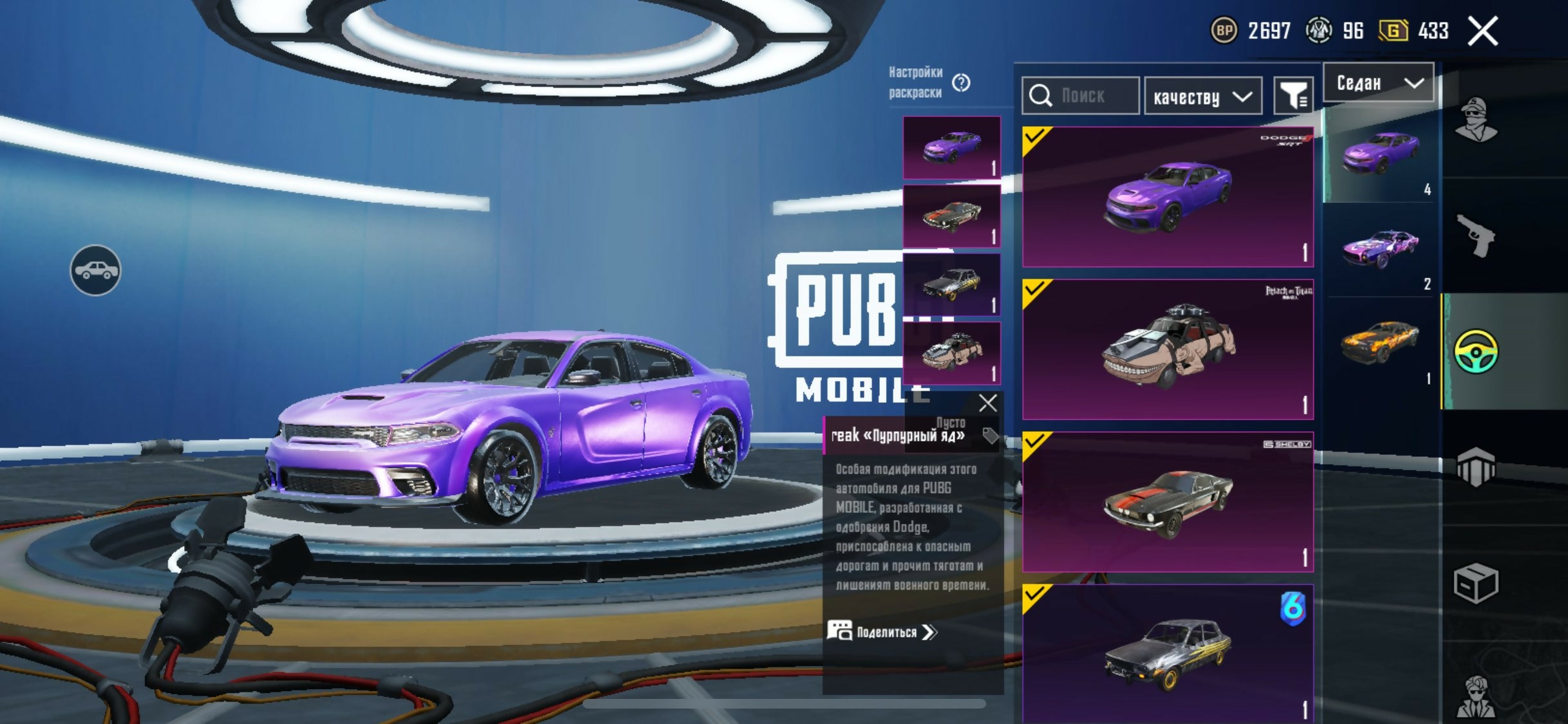1568x724 pixels.
Task: Click the round car icon button
Action: click(95, 270)
